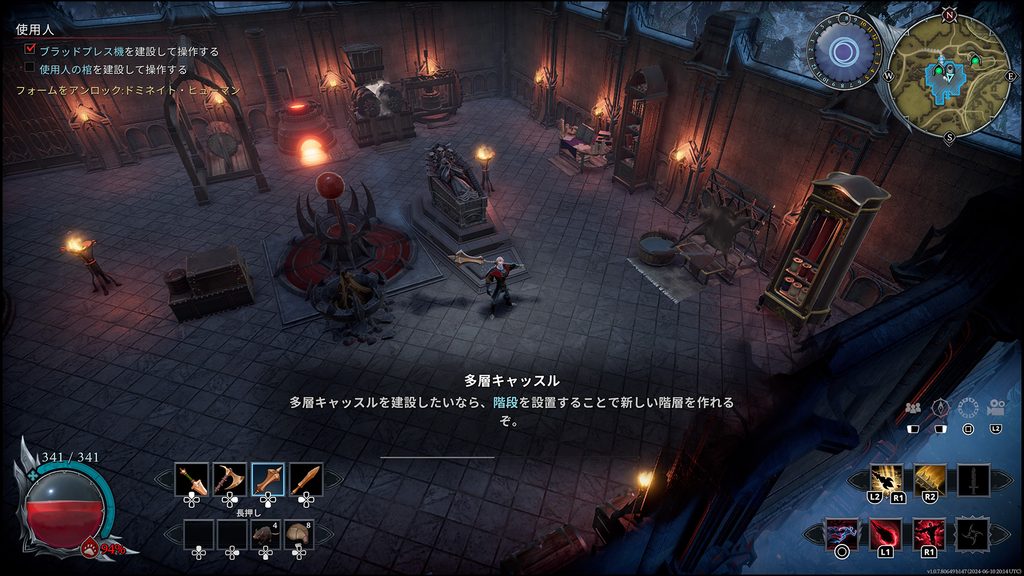The image size is (1024, 576).
Task: Activate the blue-red dash ability
Action: pyautogui.click(x=842, y=534)
